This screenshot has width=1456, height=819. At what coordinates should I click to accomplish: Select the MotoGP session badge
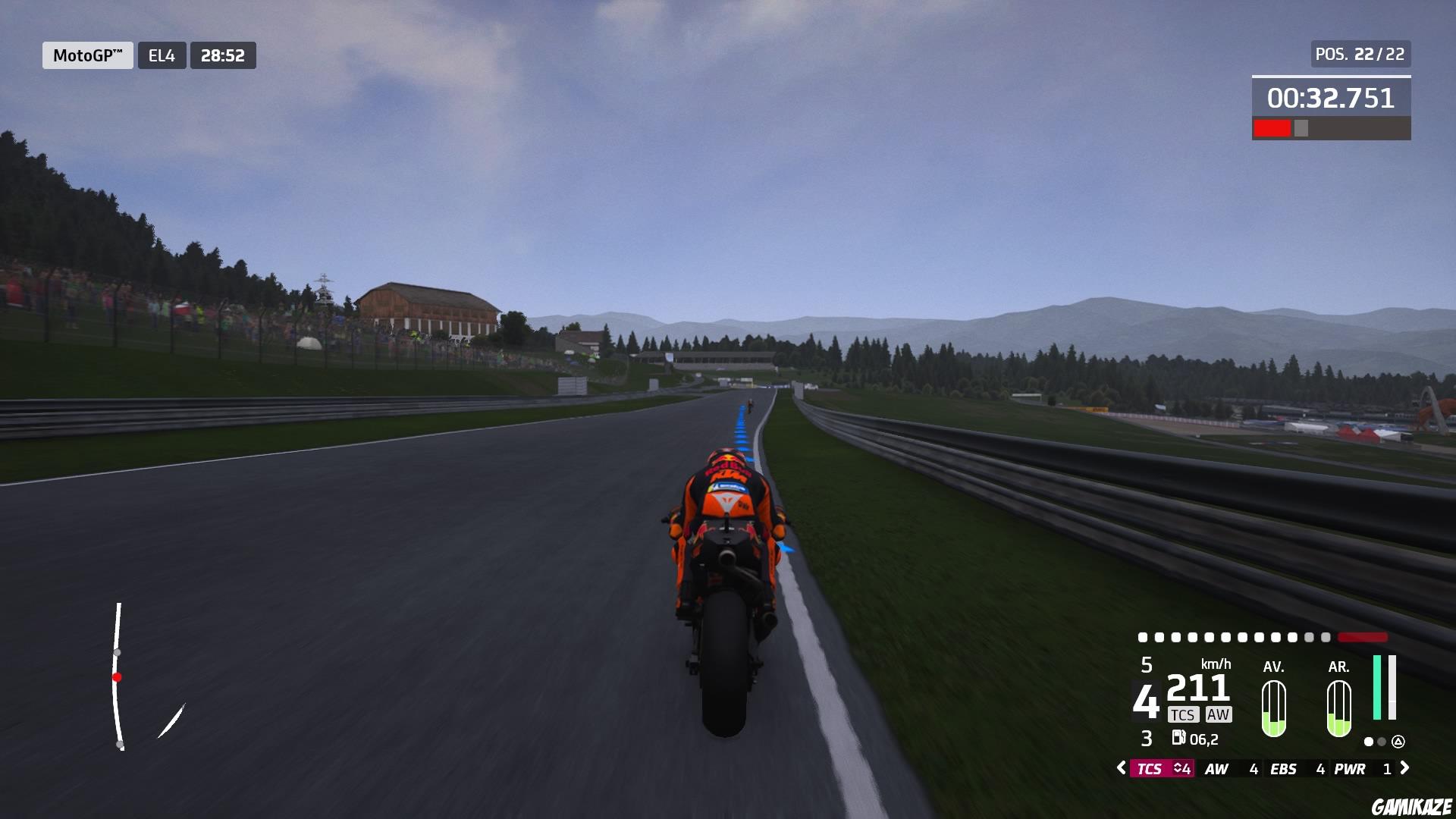click(87, 55)
